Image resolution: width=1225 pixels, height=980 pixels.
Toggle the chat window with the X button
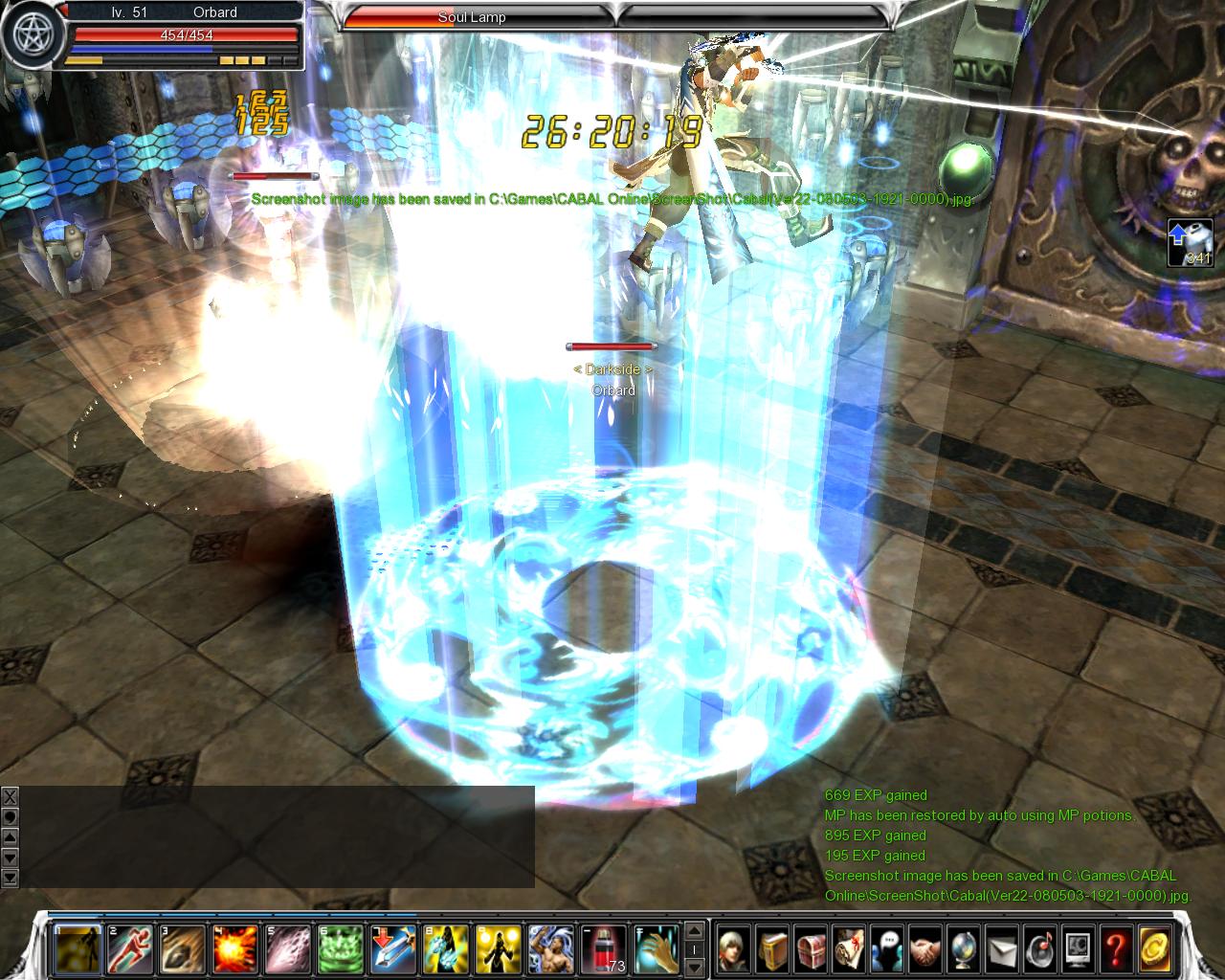tap(10, 796)
